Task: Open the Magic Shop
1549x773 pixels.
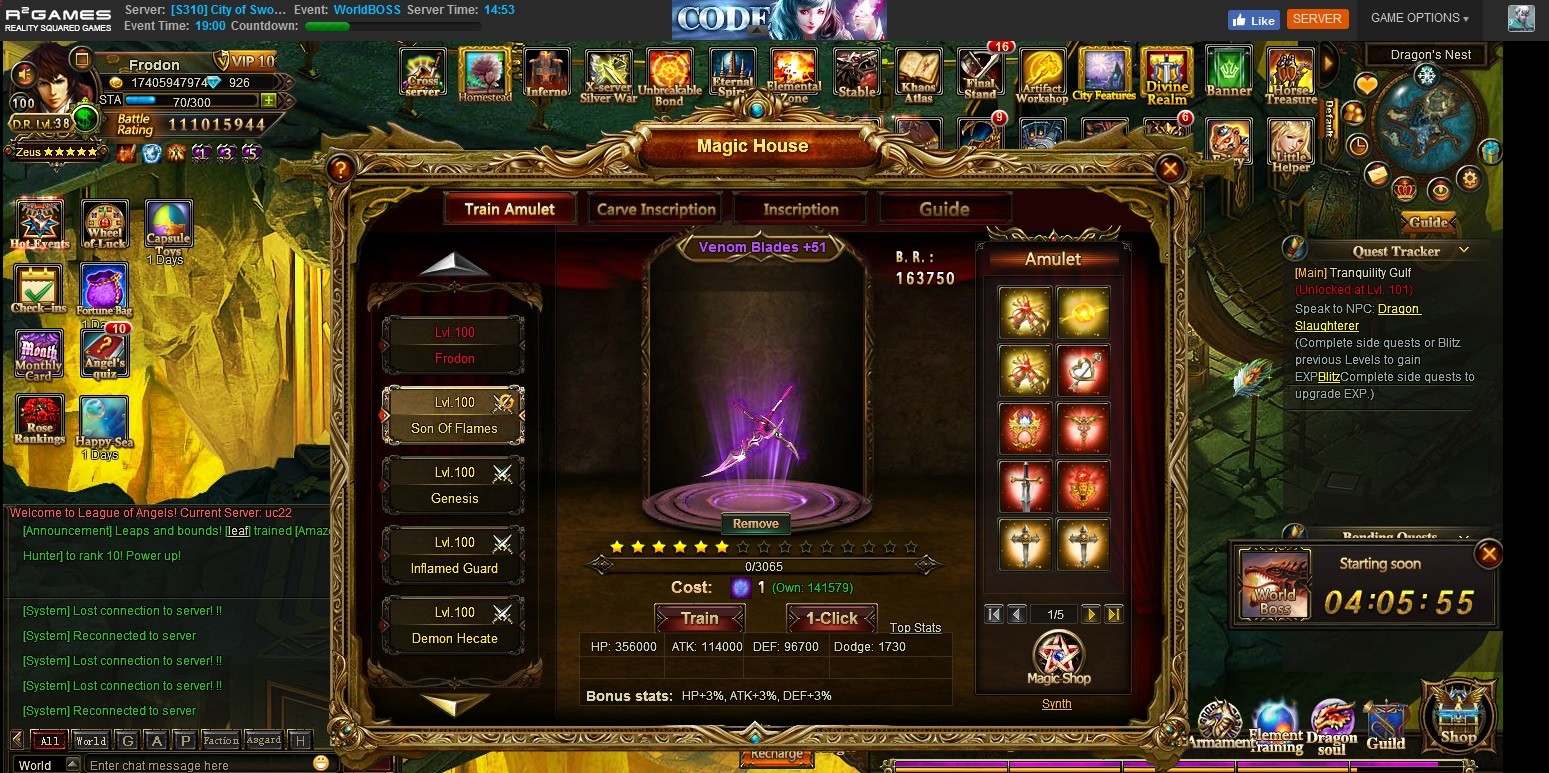Action: (x=1058, y=659)
